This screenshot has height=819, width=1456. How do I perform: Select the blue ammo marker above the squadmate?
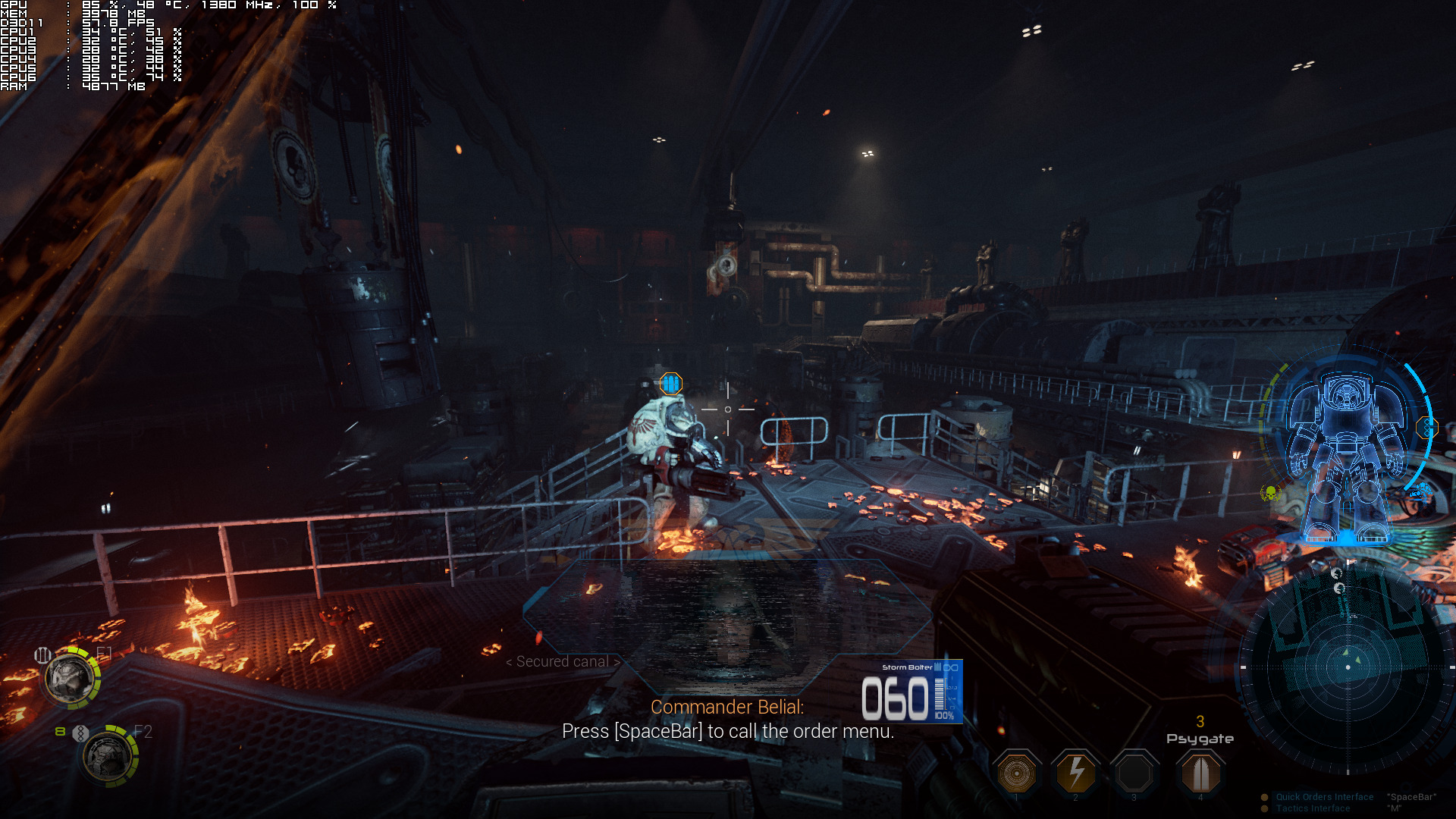click(x=670, y=384)
